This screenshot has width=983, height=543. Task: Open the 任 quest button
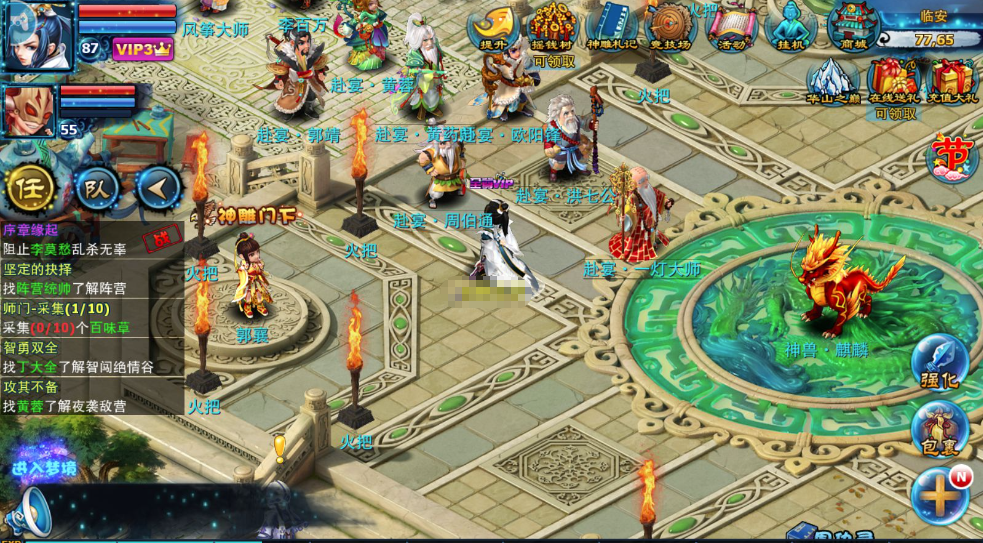click(31, 188)
